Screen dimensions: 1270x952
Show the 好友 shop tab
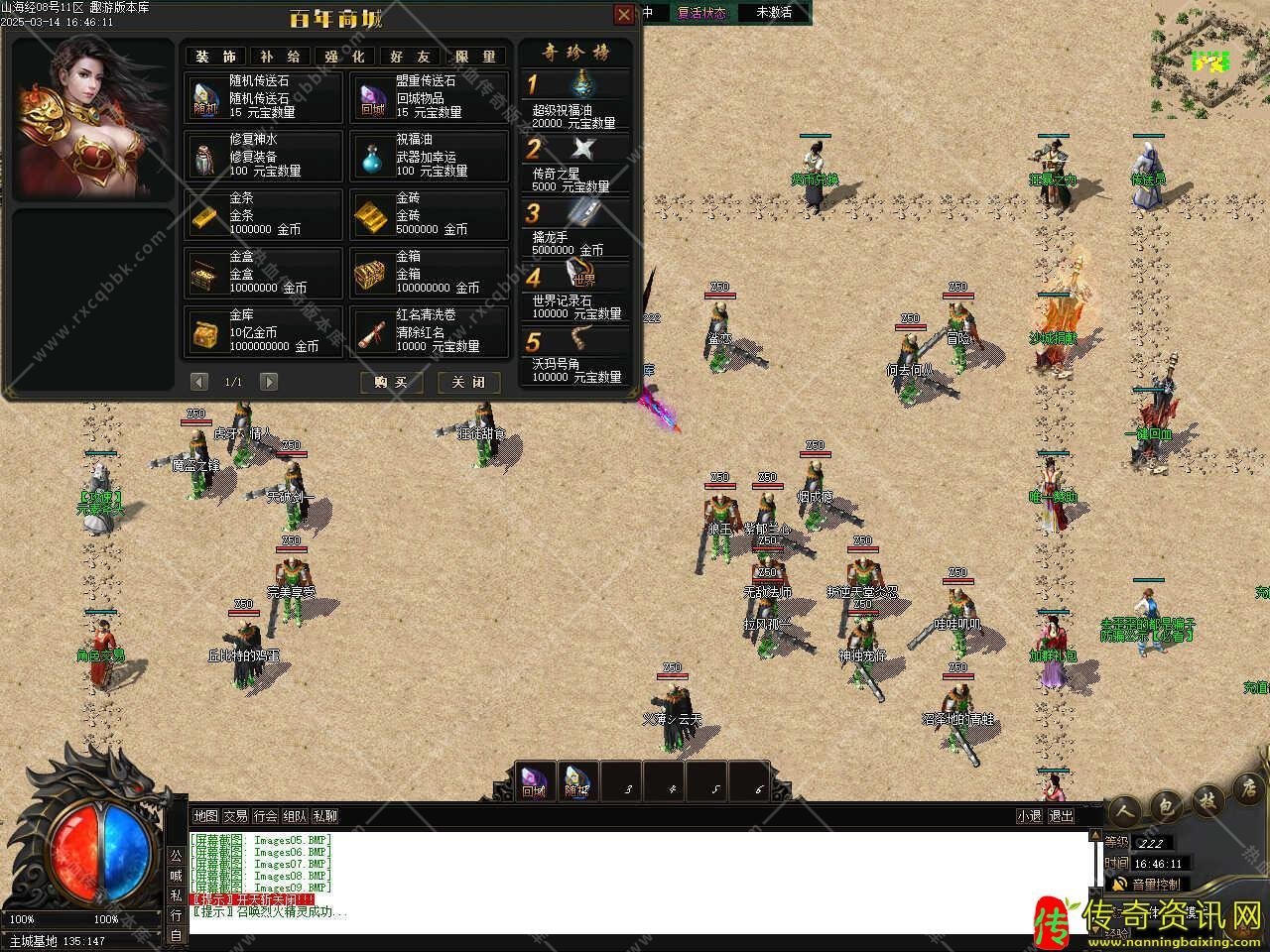click(x=410, y=57)
